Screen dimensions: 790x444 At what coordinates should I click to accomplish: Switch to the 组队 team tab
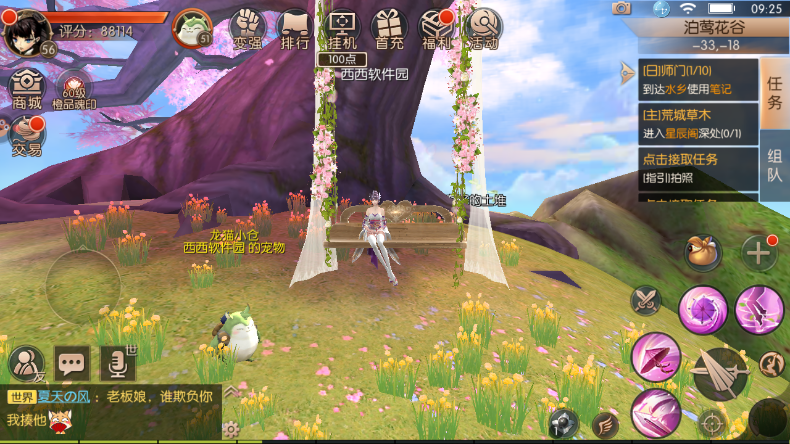pos(774,165)
